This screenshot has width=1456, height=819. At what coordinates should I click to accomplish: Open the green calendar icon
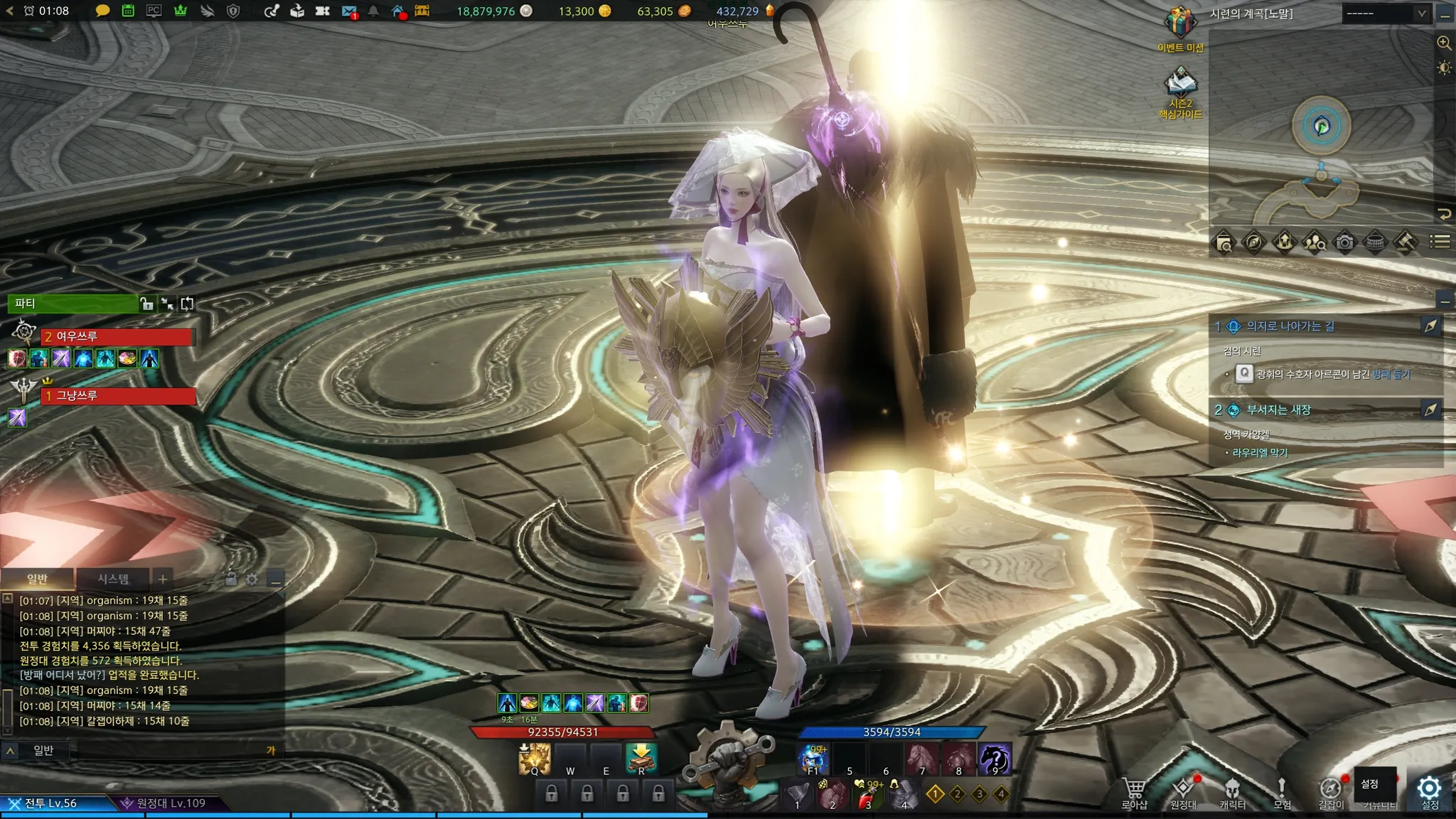tap(128, 11)
